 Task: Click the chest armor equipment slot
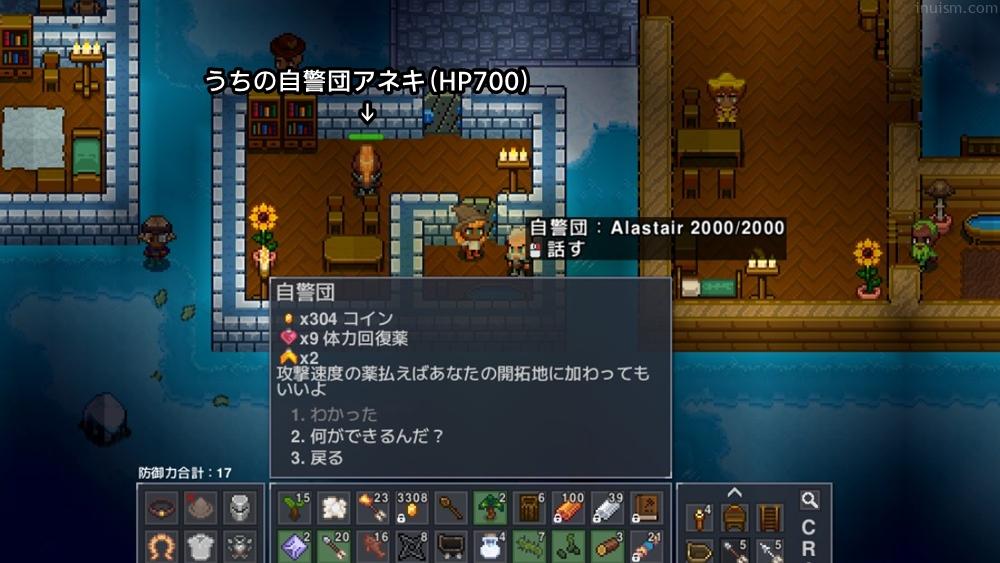tap(199, 547)
